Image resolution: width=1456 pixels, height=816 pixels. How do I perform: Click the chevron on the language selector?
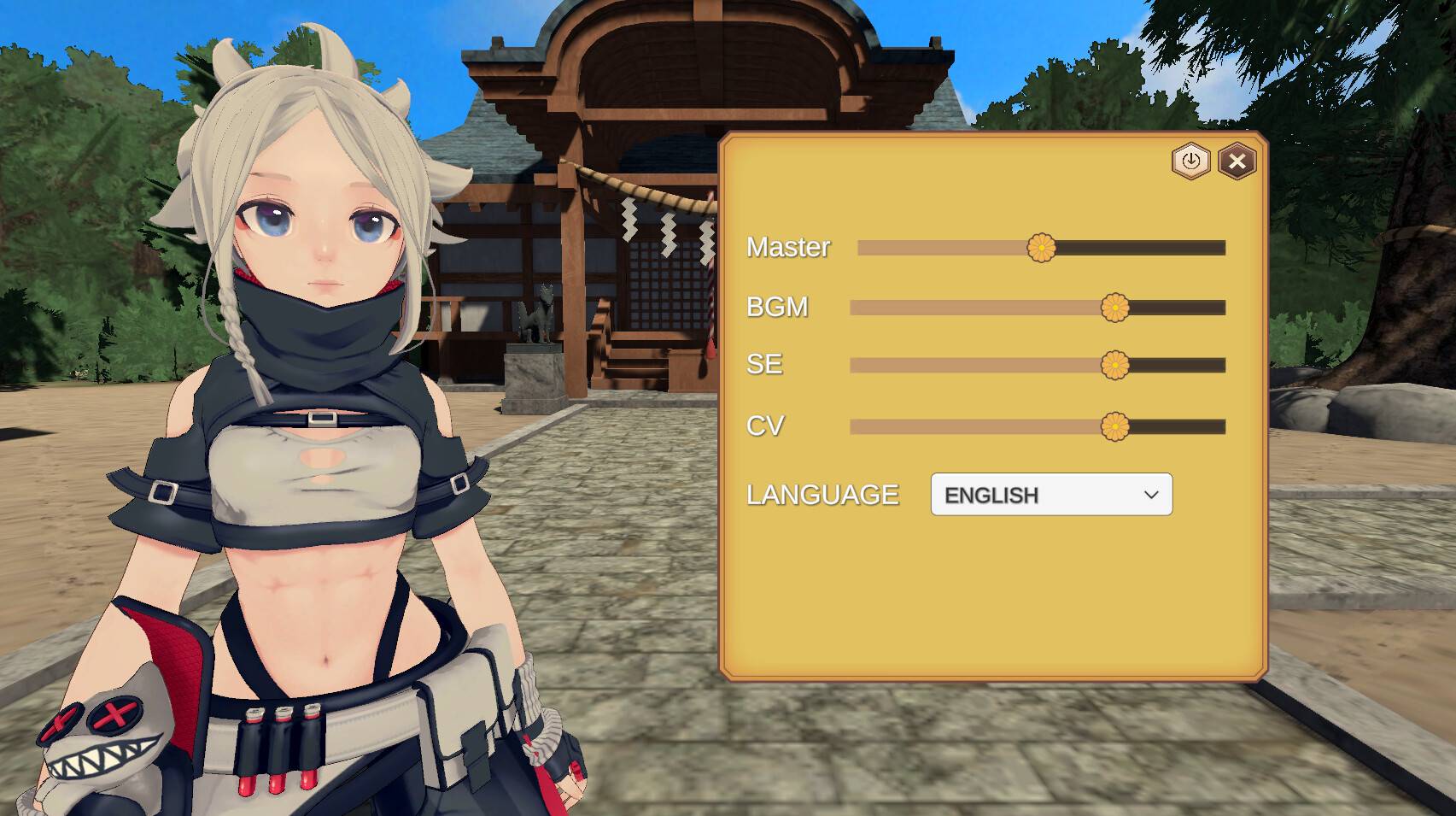1150,494
